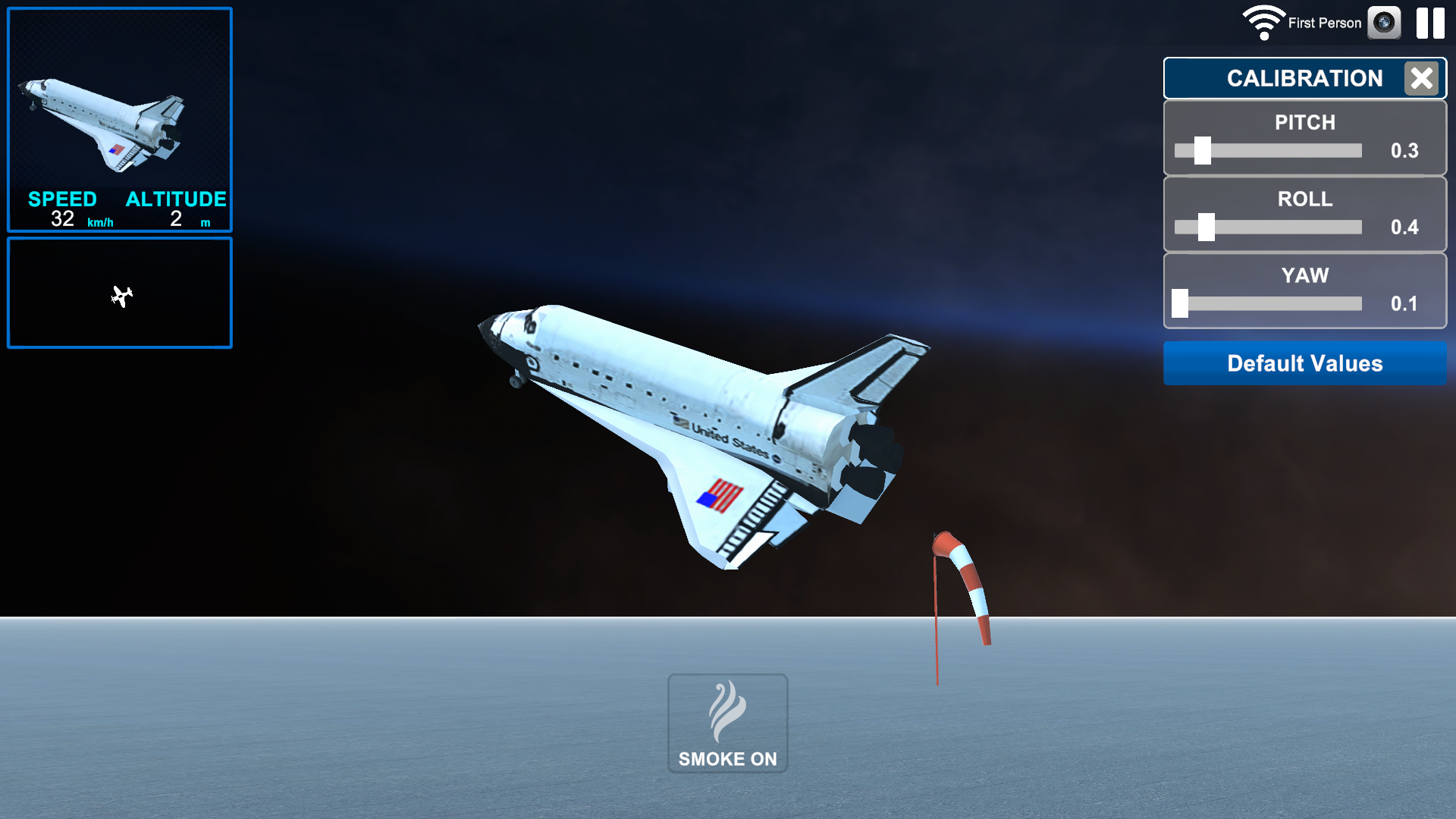Click the pause icon in the top right

(x=1430, y=23)
